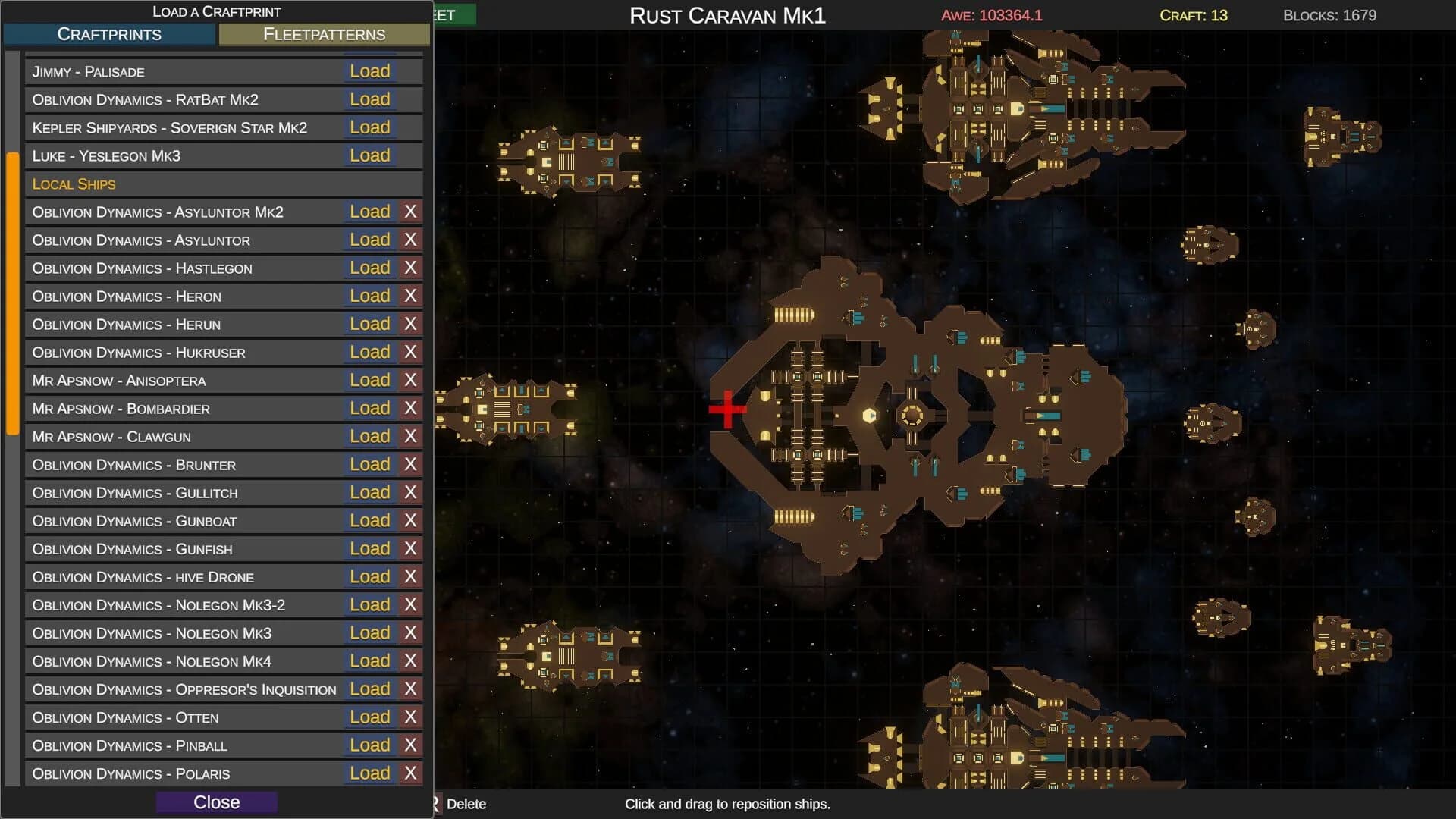
Task: Click the orange craftprint list scrollbar
Action: 13,293
